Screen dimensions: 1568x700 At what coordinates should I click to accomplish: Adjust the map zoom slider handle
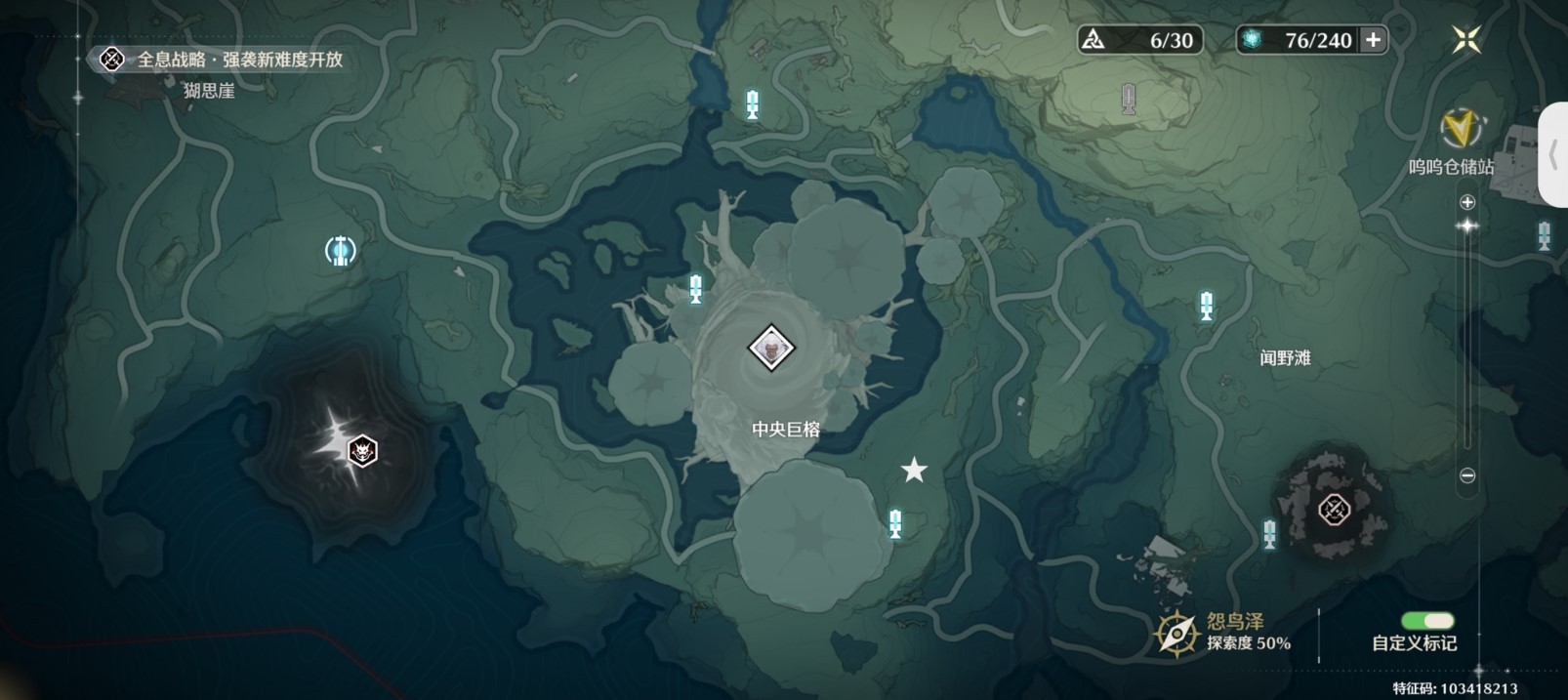1466,226
